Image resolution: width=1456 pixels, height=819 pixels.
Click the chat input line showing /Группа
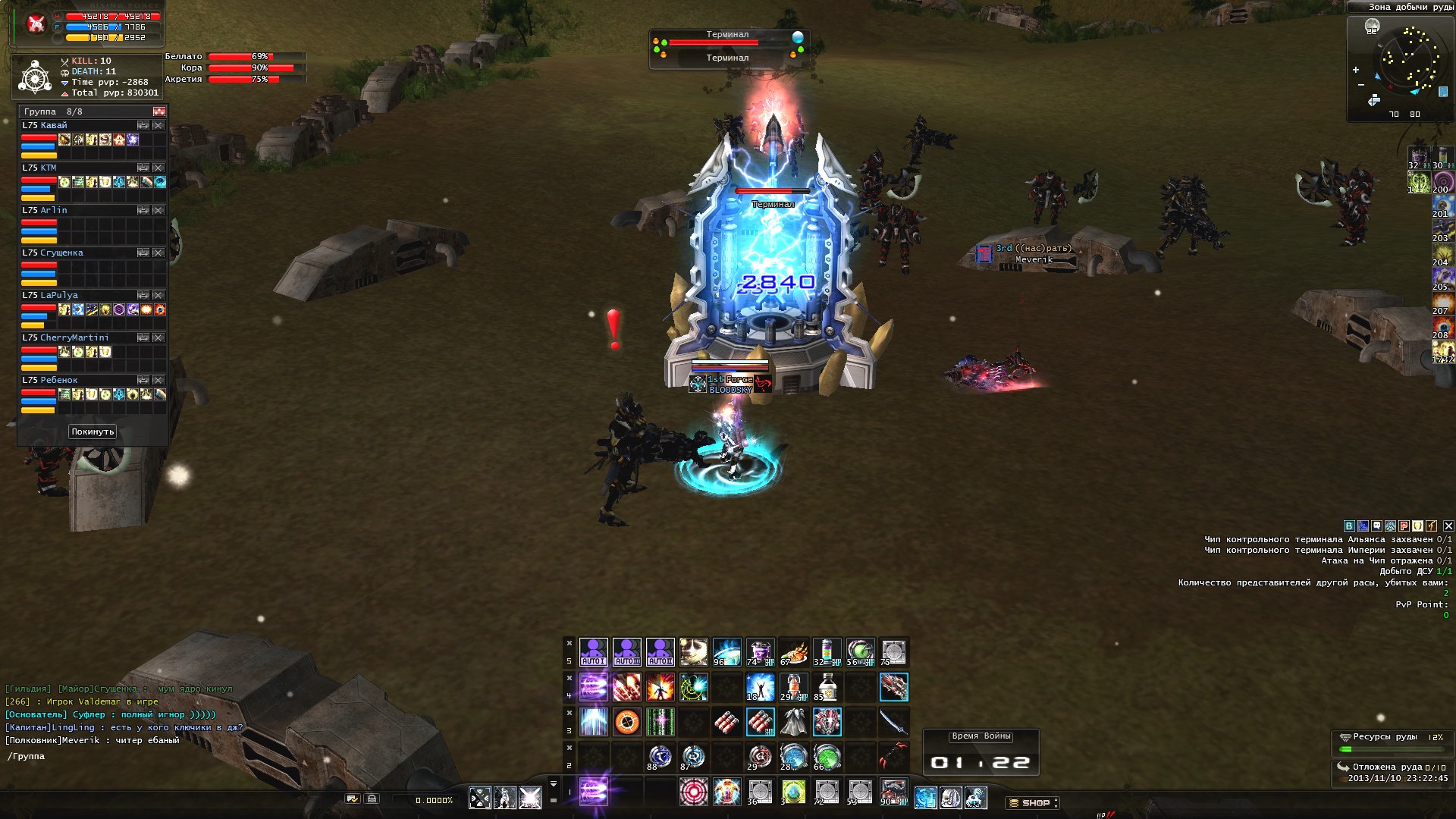point(114,756)
